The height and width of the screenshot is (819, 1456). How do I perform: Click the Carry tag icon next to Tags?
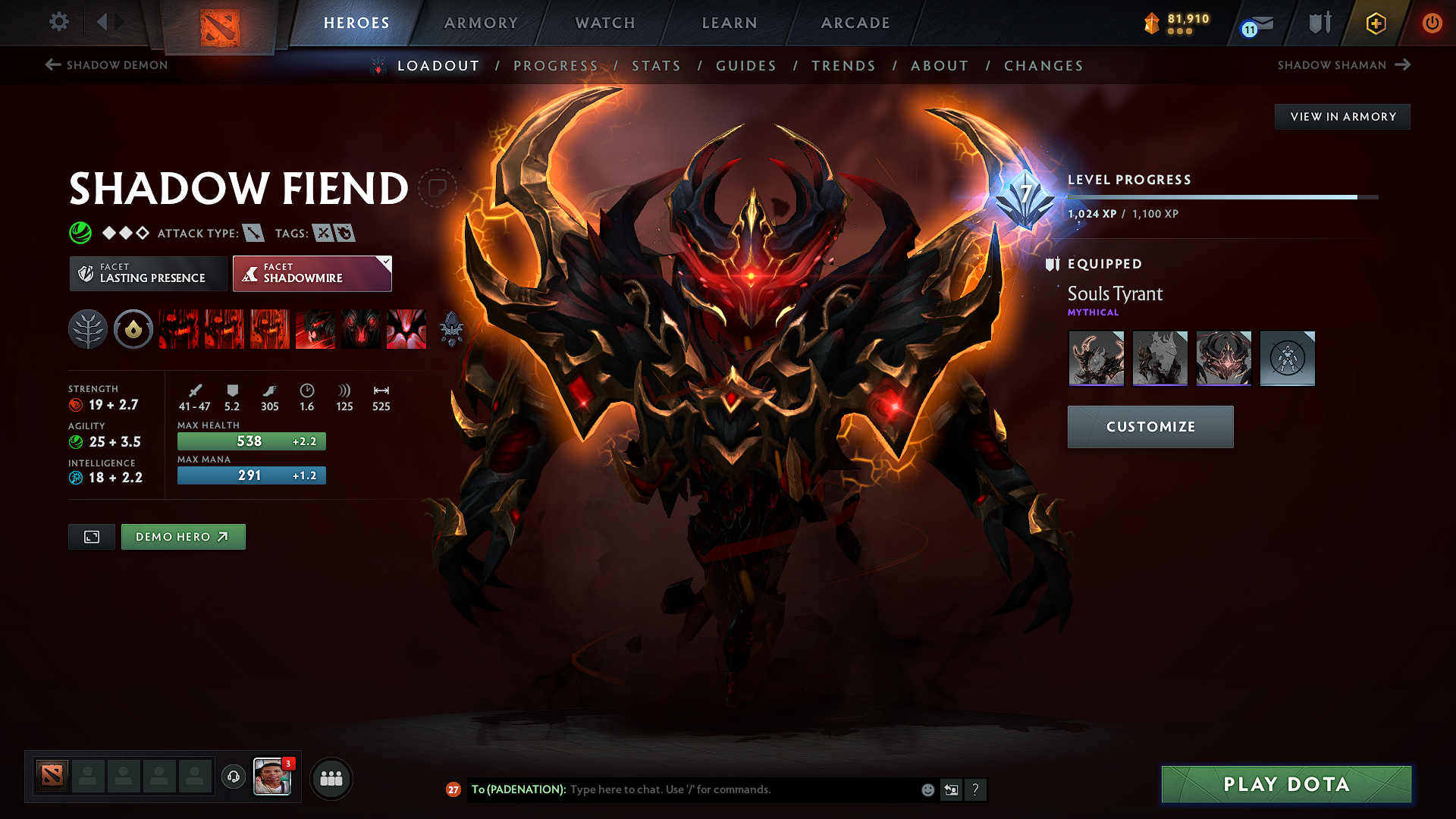323,234
